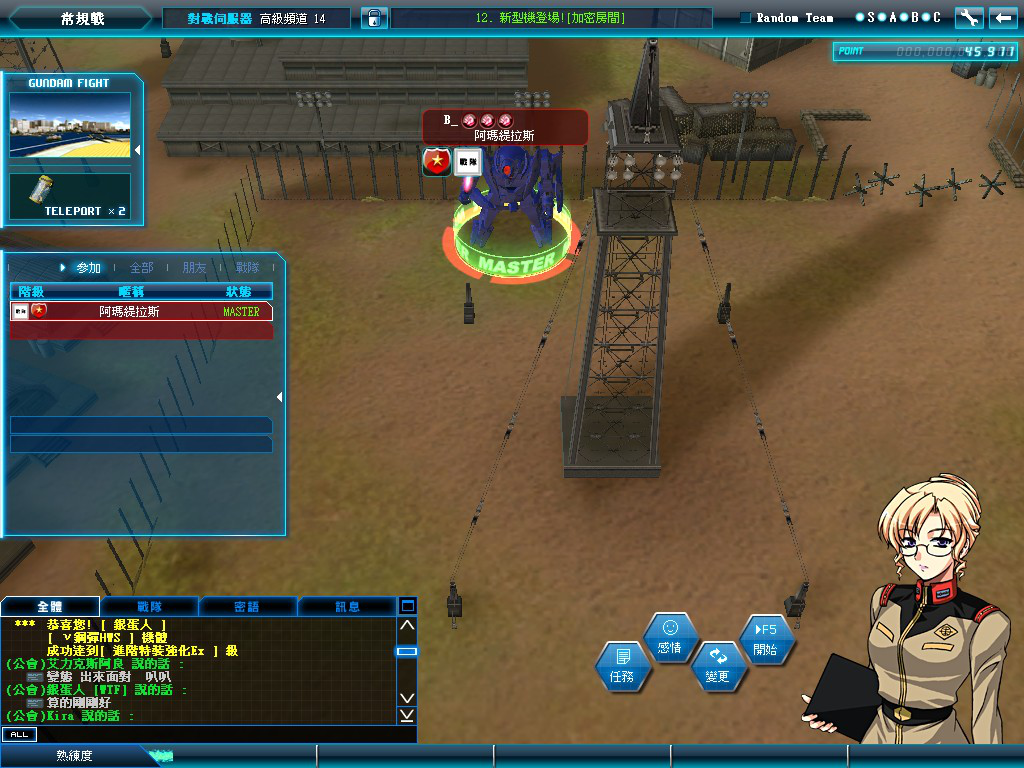Select the 變更 change button
The height and width of the screenshot is (768, 1024).
pyautogui.click(x=717, y=665)
